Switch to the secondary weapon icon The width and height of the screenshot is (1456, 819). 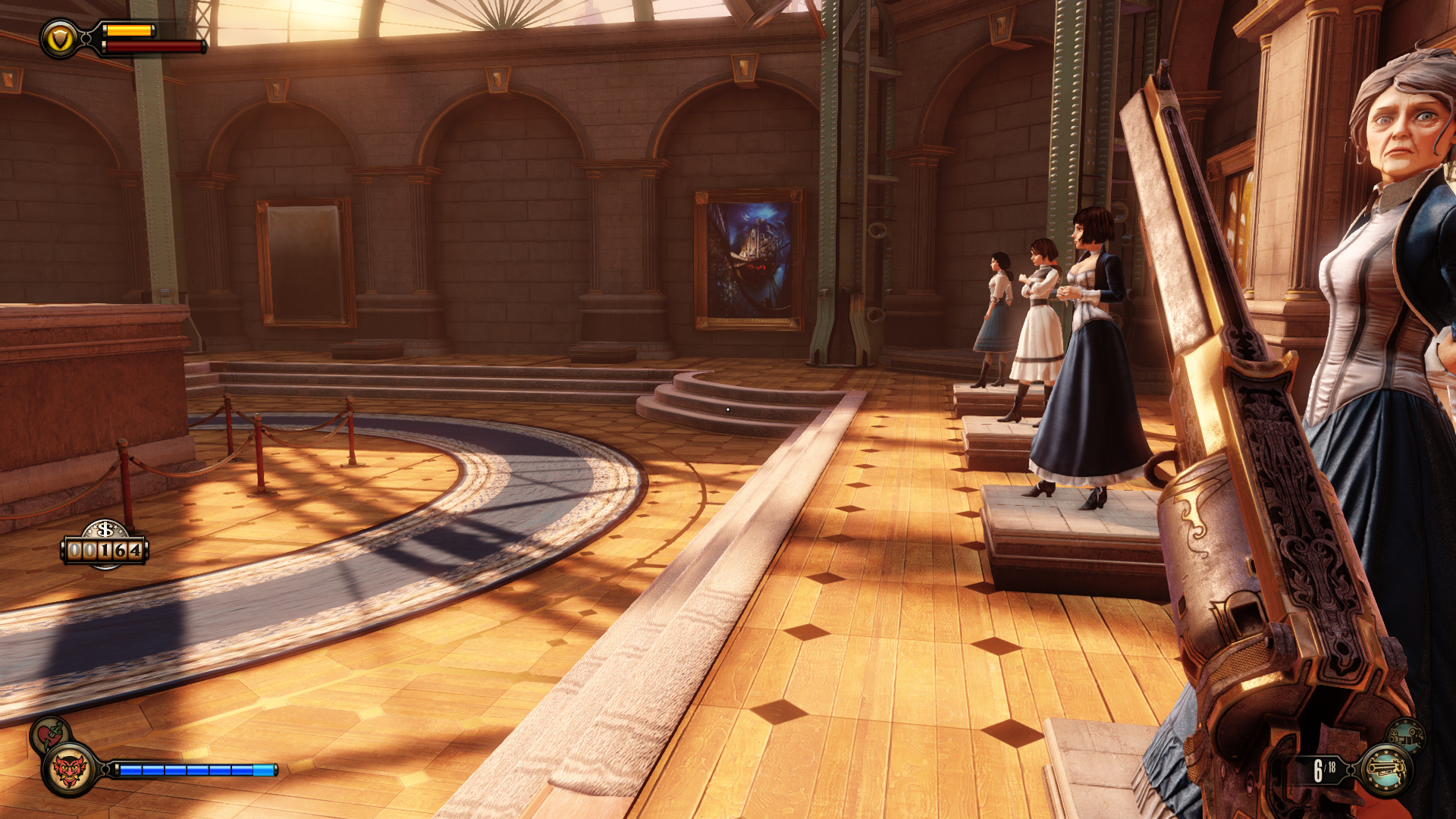click(x=1405, y=735)
